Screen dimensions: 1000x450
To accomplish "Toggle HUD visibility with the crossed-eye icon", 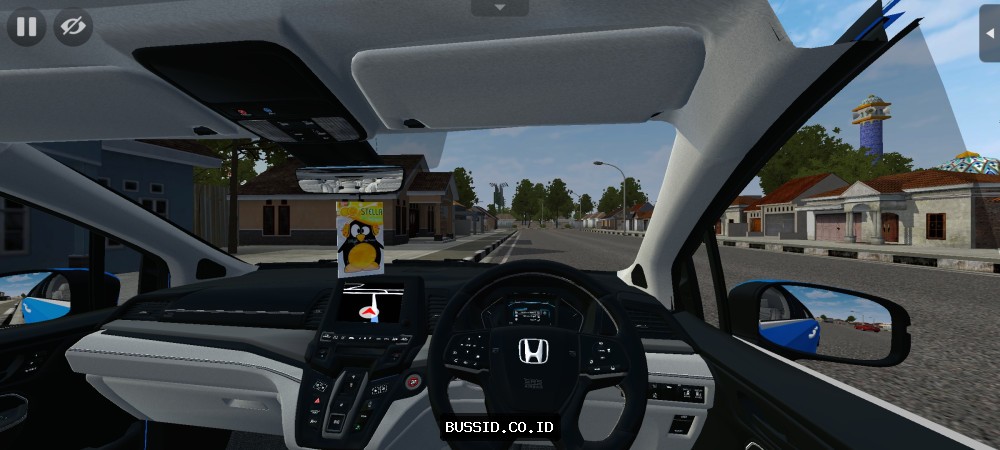I will [x=72, y=26].
